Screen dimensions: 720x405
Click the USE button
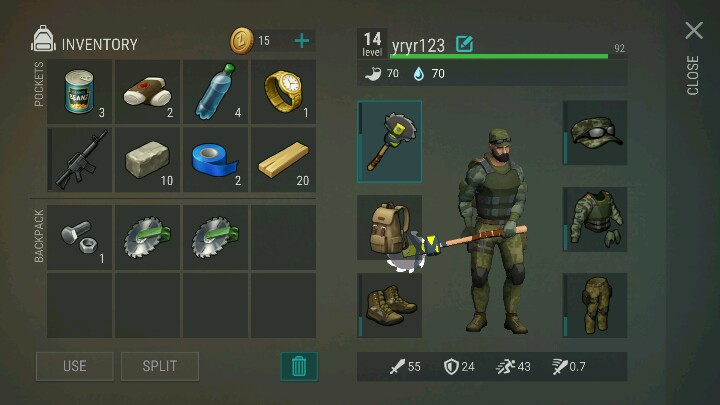(75, 366)
